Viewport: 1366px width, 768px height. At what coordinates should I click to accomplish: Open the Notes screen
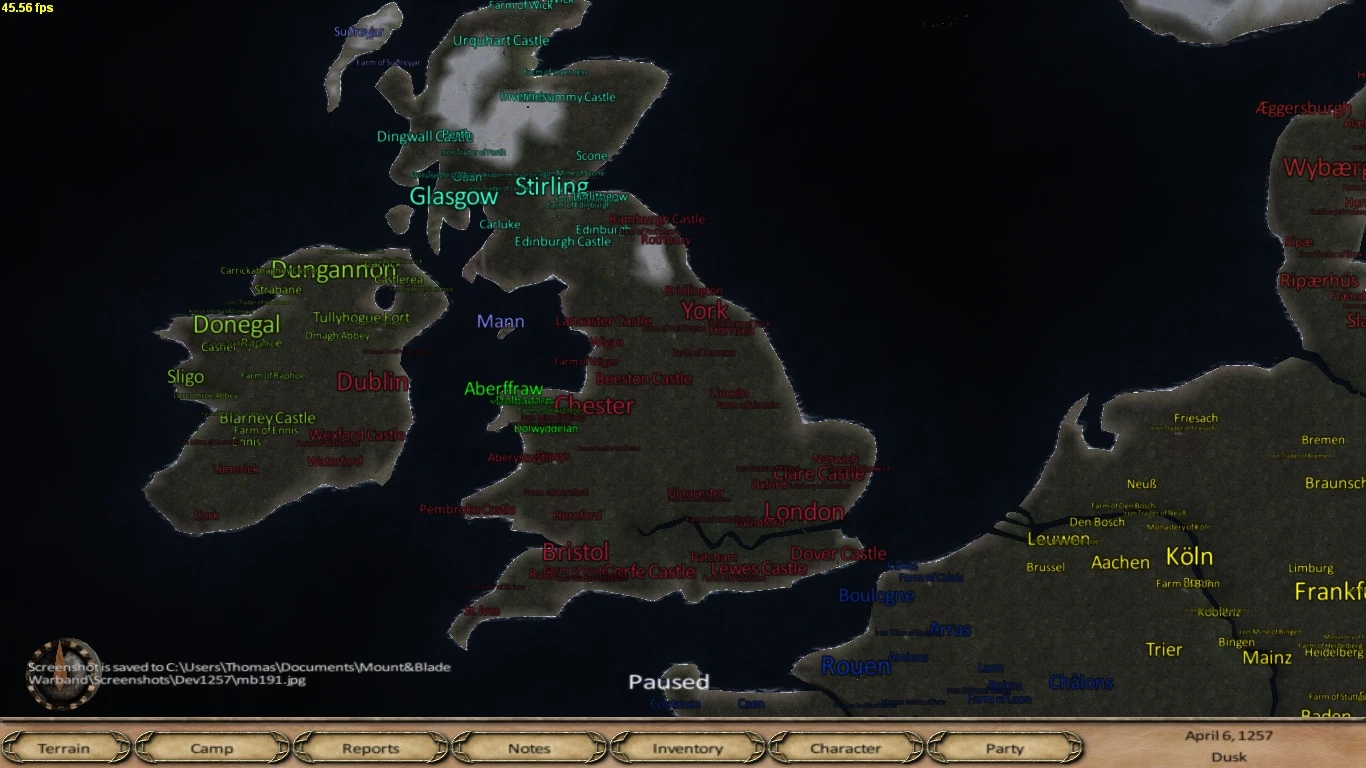[528, 748]
